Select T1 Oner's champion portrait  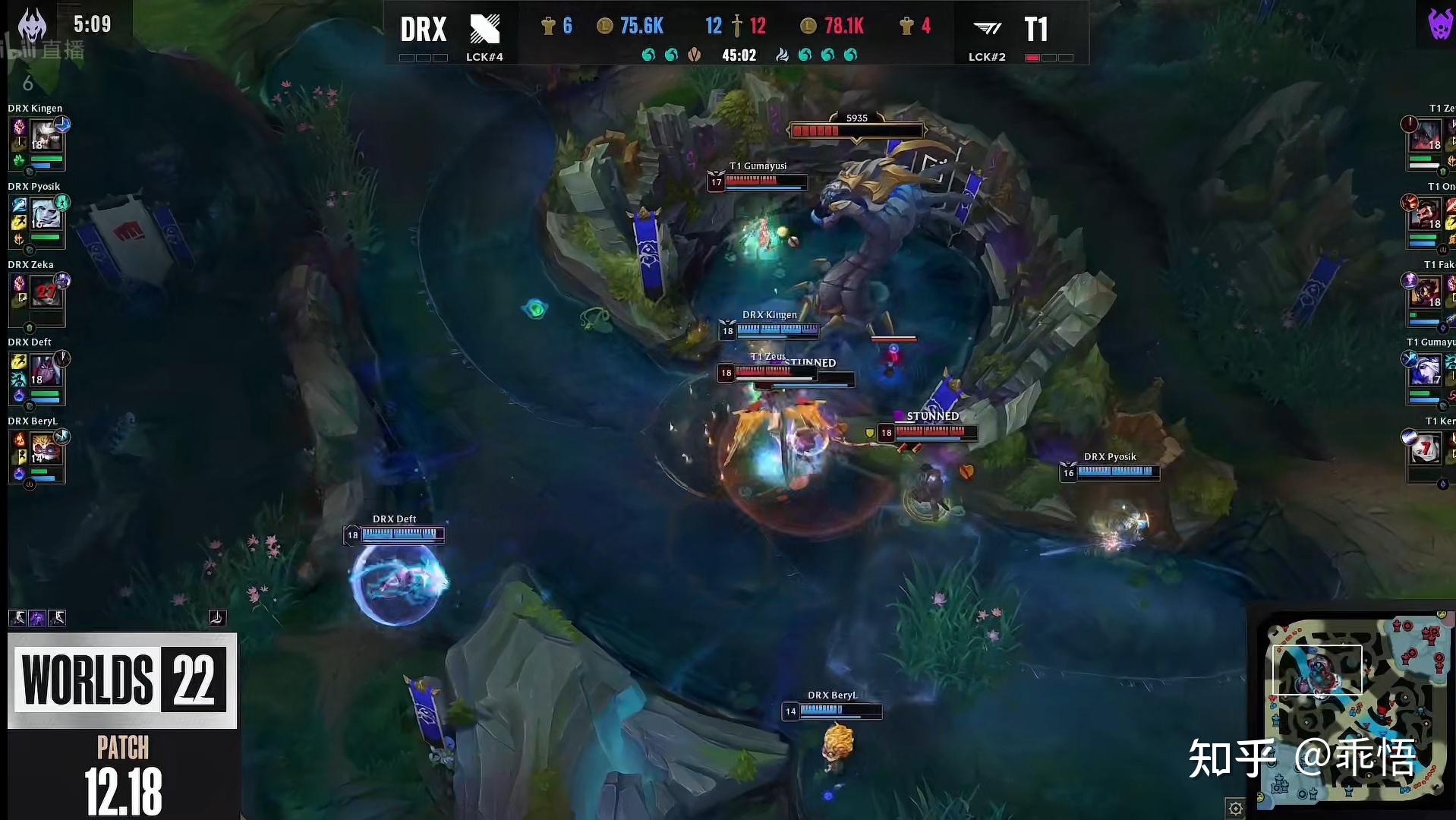click(x=1426, y=216)
